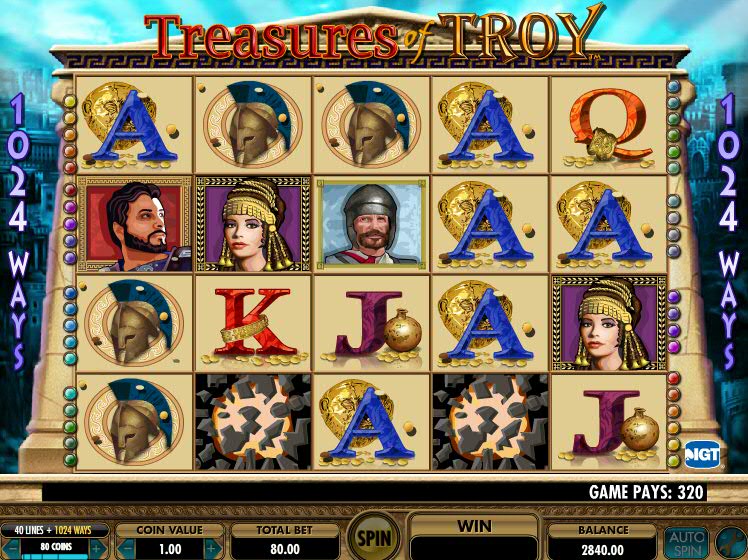Spin the reels with the SPIN button
Image resolution: width=748 pixels, height=560 pixels.
[372, 533]
